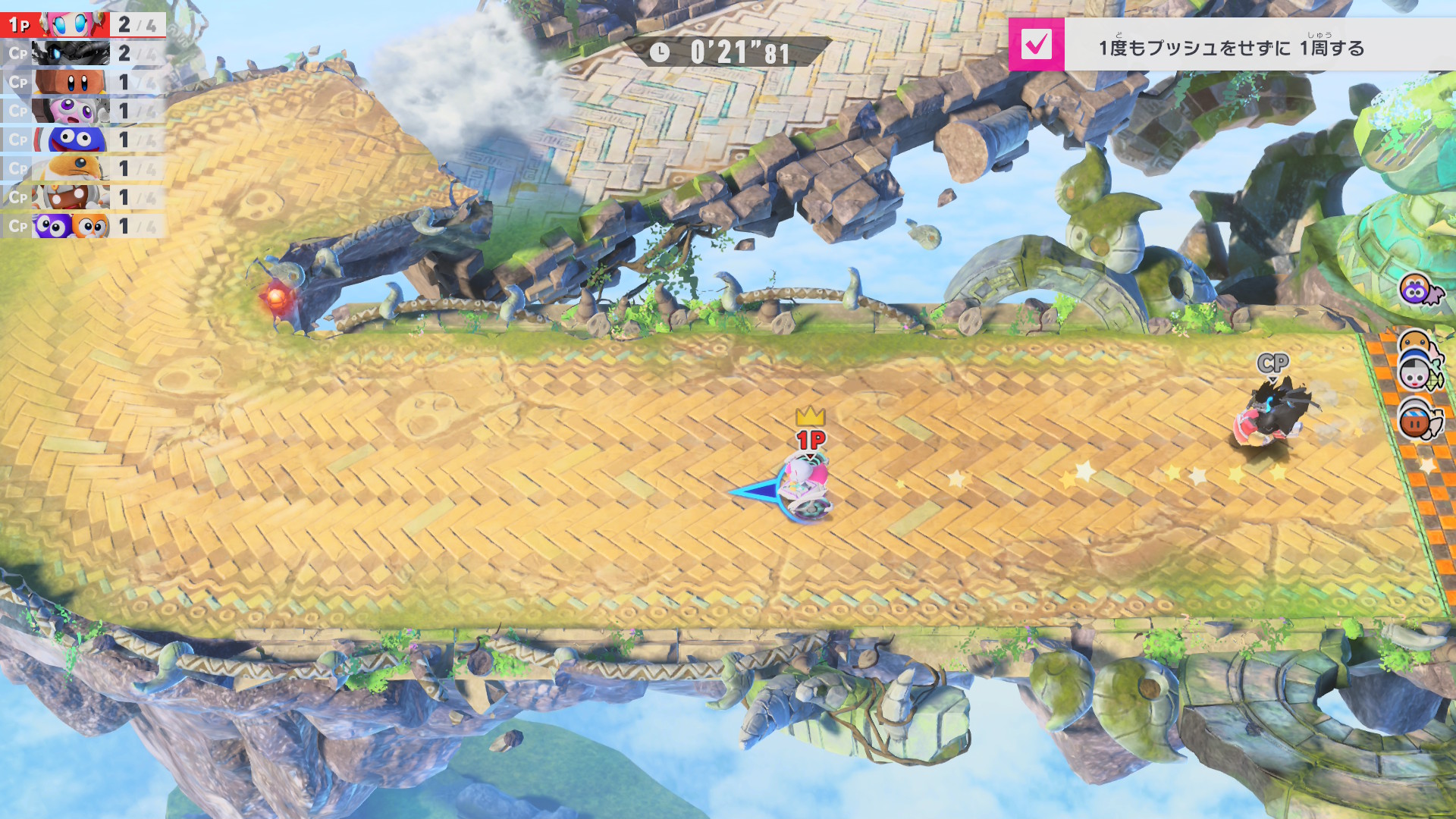Pick the blue Gooey CP racer row
Viewport: 1456px width, 819px height.
tap(82, 140)
